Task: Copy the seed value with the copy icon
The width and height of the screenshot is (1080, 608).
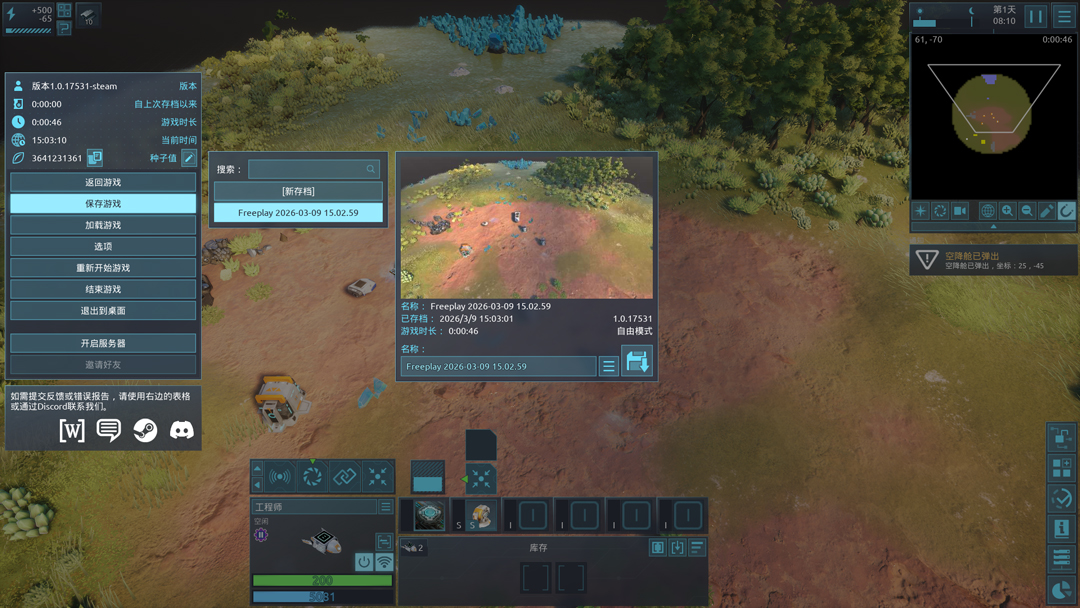Action: pos(95,158)
